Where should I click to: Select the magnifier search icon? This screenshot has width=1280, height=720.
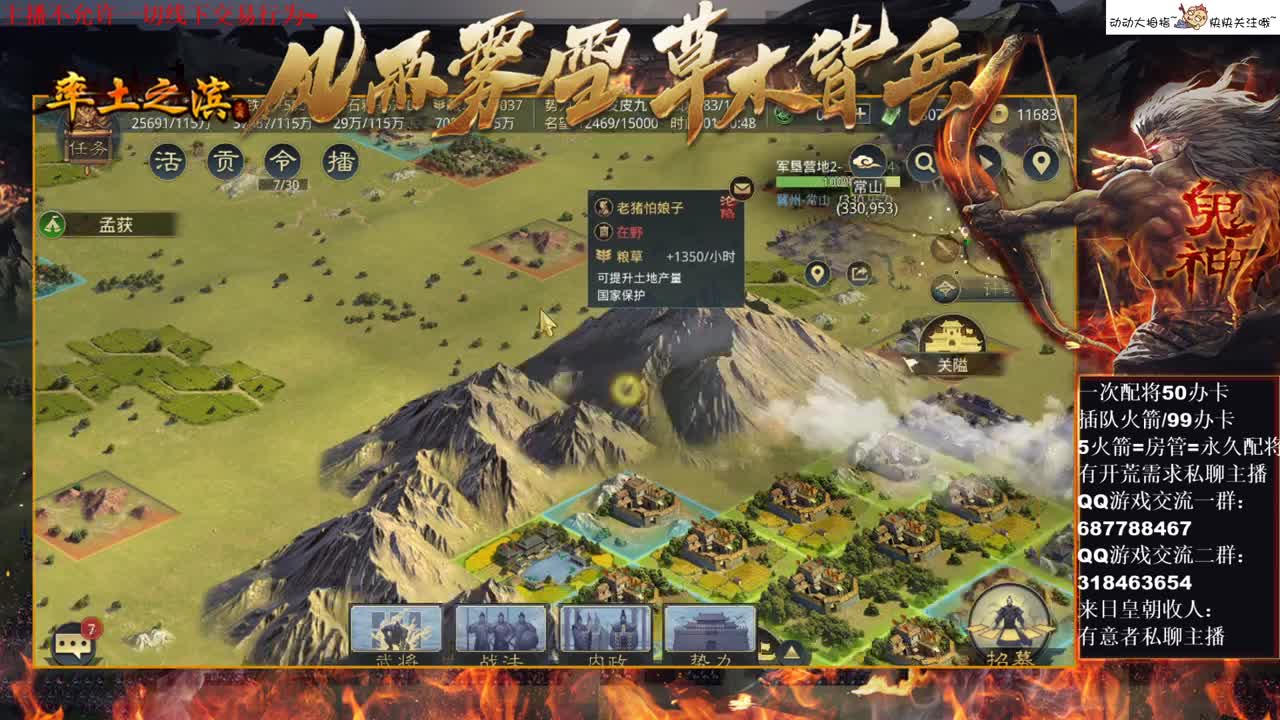coord(924,161)
